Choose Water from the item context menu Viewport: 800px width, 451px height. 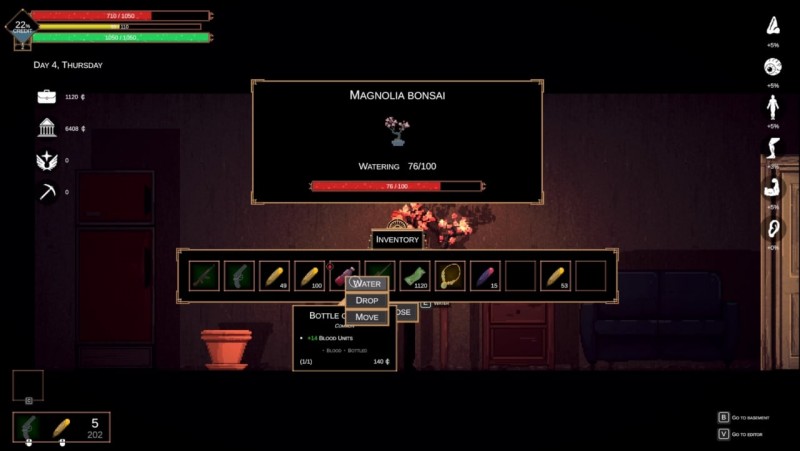(x=367, y=284)
